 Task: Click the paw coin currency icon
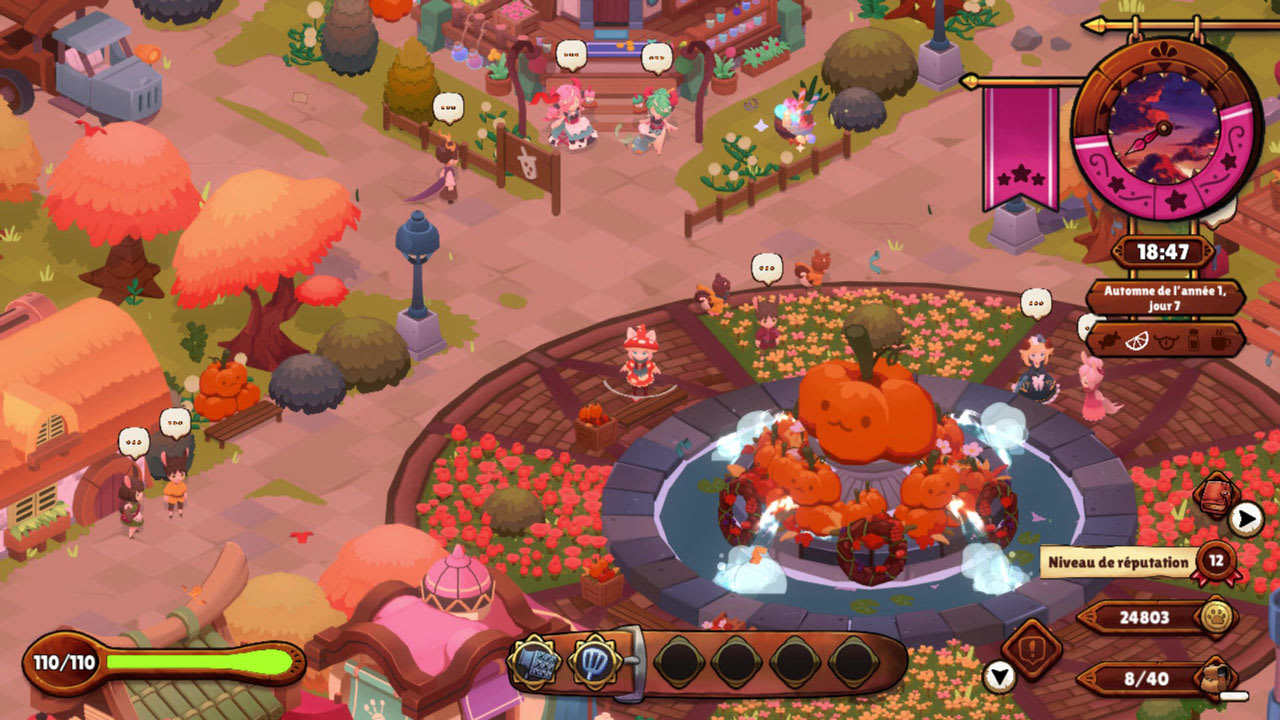coord(1216,617)
